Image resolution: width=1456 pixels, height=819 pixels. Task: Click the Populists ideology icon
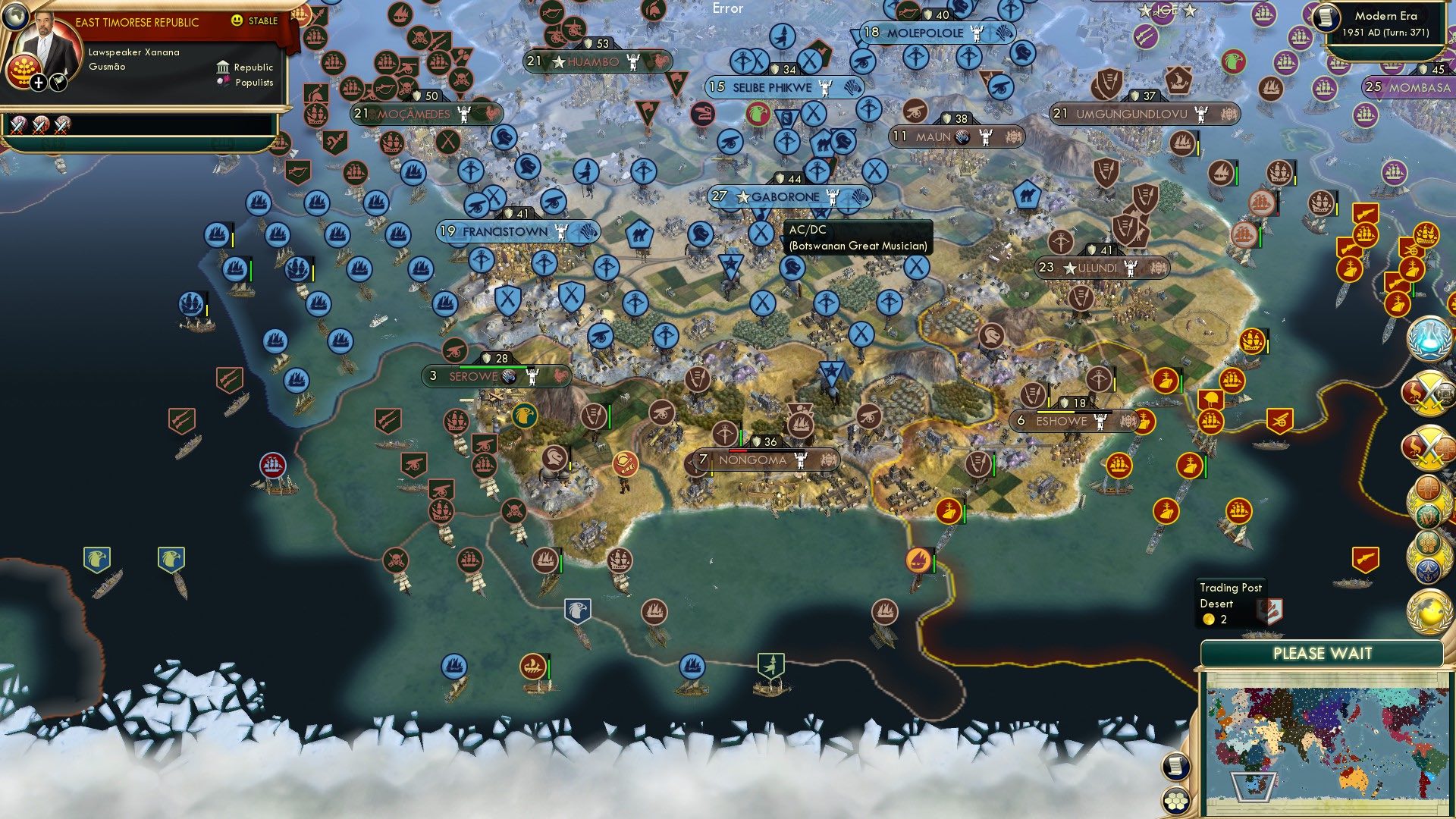pyautogui.click(x=223, y=82)
